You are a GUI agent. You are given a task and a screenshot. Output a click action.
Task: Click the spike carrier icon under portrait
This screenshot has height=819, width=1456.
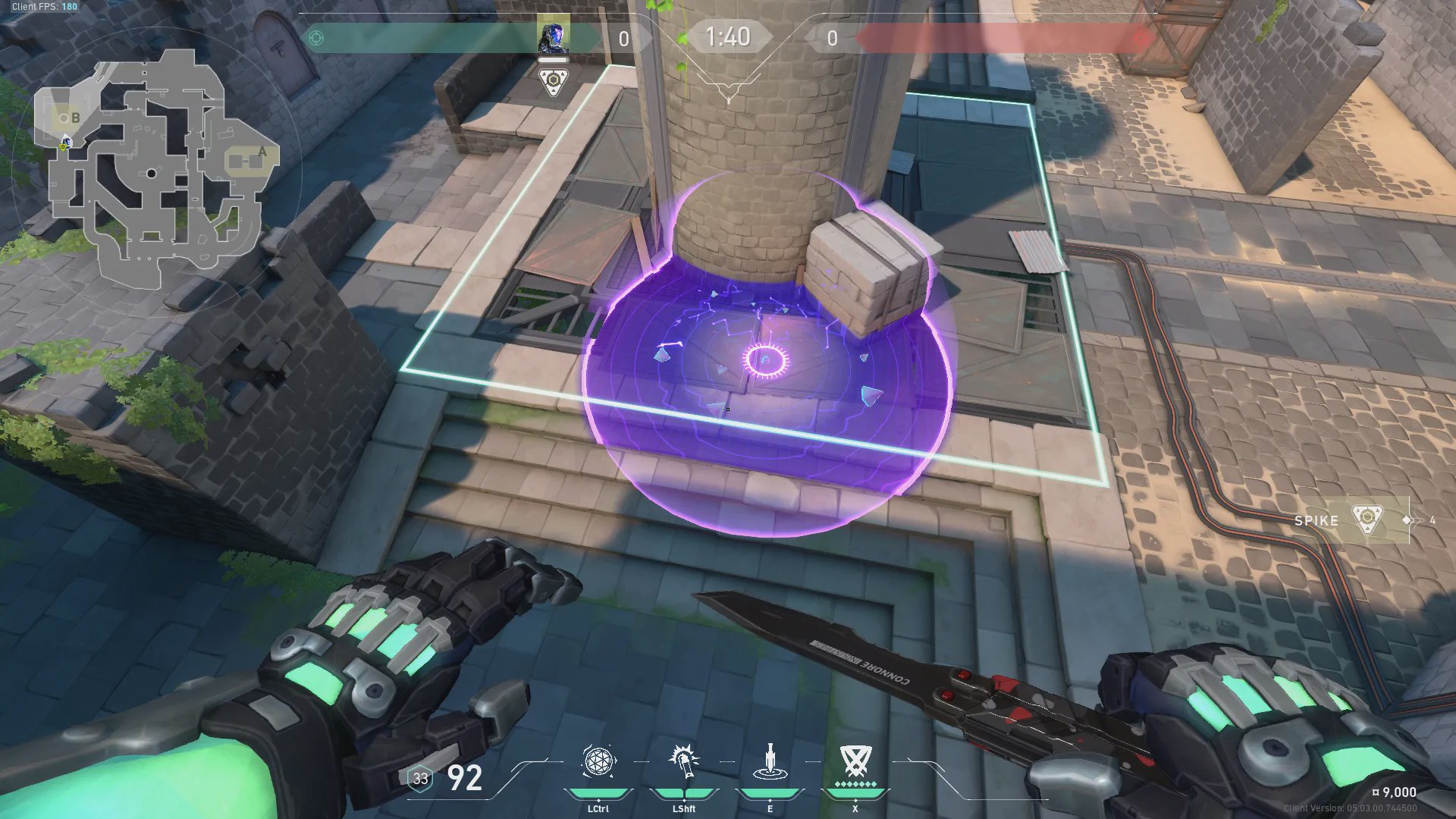(554, 81)
